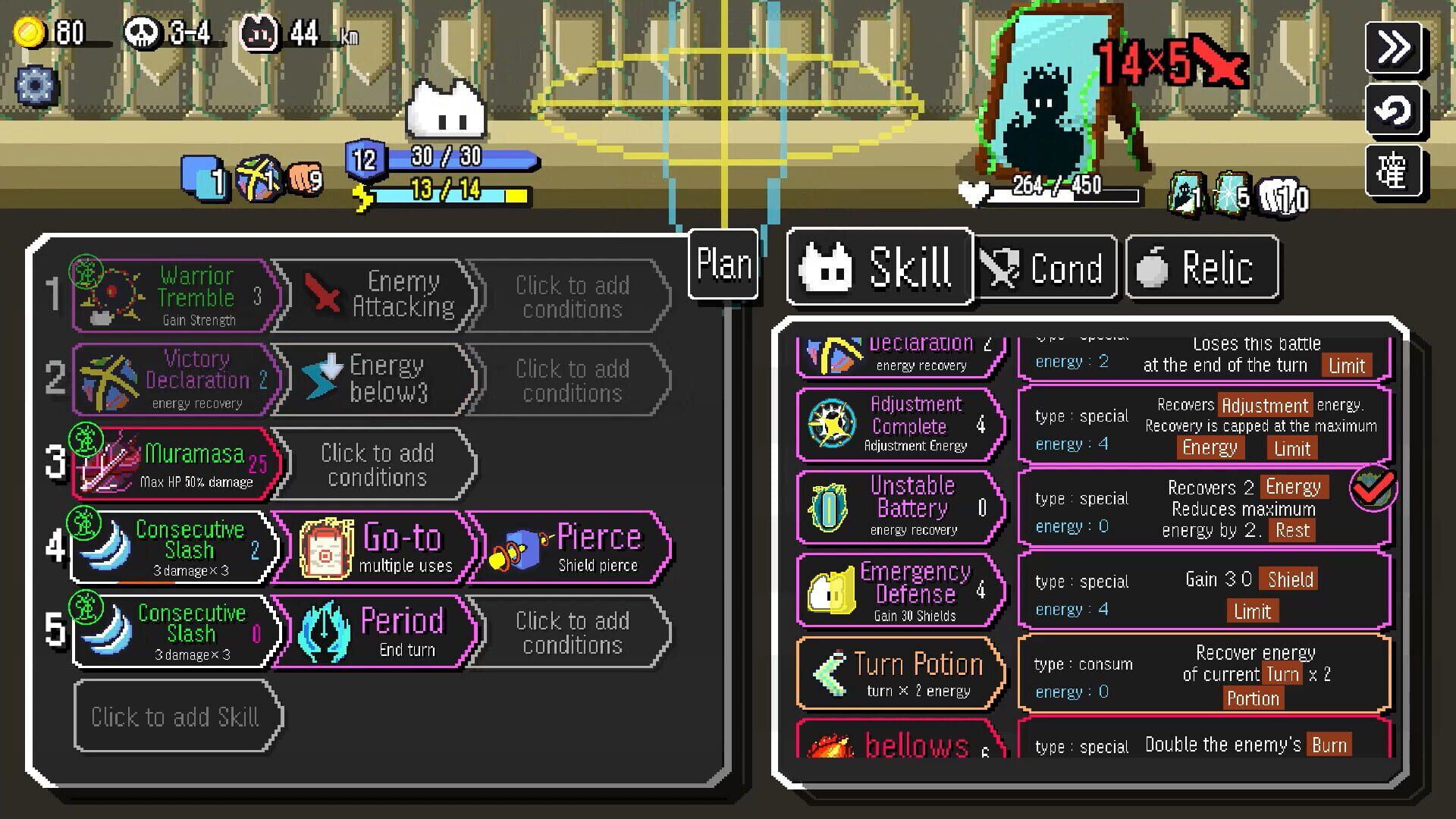The width and height of the screenshot is (1456, 819).
Task: Toggle the green check on Consecutive Slash slot 4
Action: (86, 524)
